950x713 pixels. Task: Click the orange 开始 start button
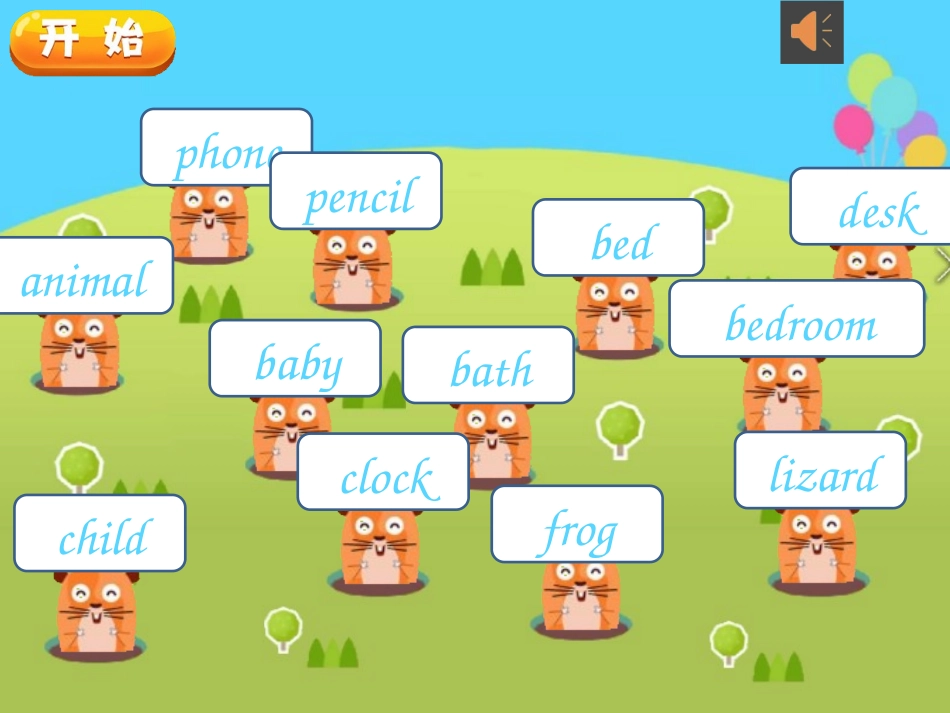[x=92, y=42]
